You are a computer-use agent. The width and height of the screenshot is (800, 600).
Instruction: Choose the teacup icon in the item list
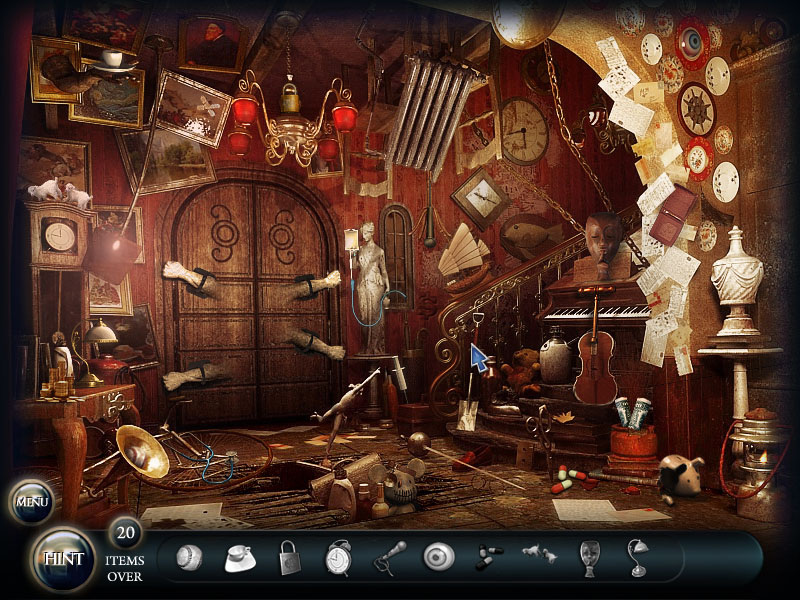pos(240,557)
